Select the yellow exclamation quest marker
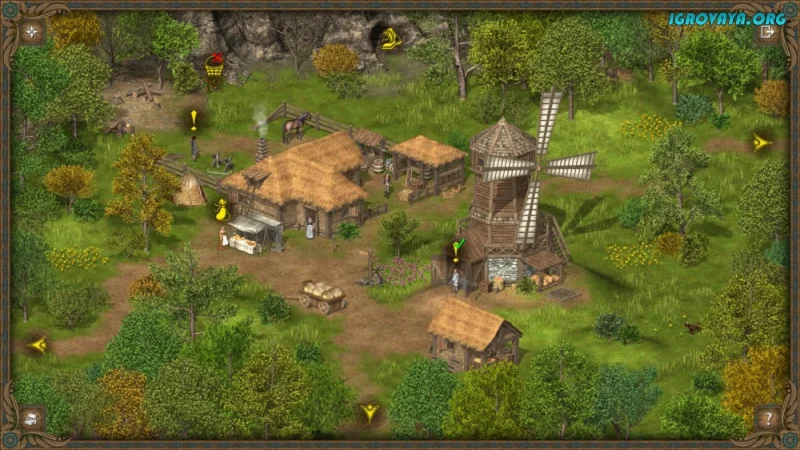This screenshot has width=800, height=450. tap(194, 121)
